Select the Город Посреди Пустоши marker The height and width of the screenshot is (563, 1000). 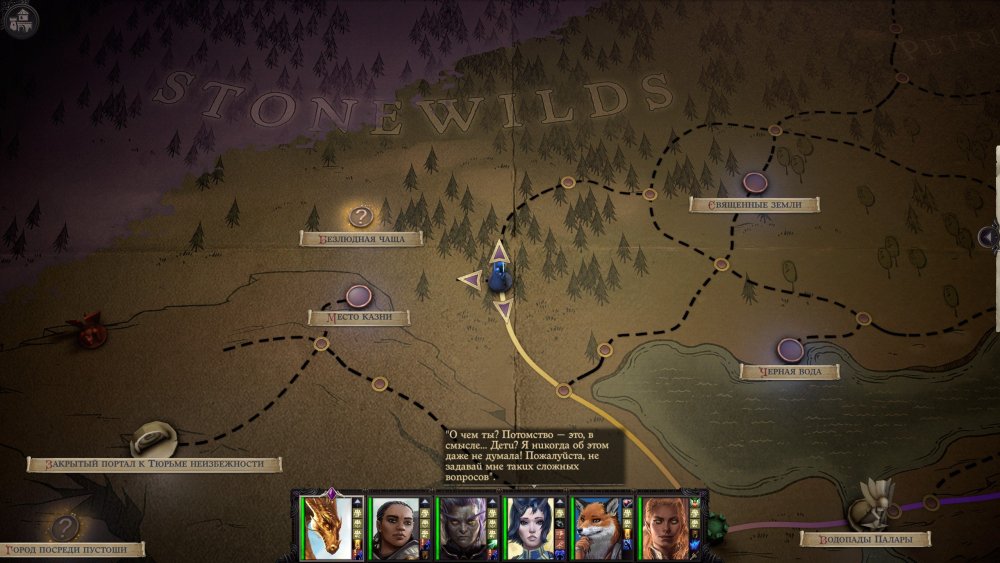66,527
